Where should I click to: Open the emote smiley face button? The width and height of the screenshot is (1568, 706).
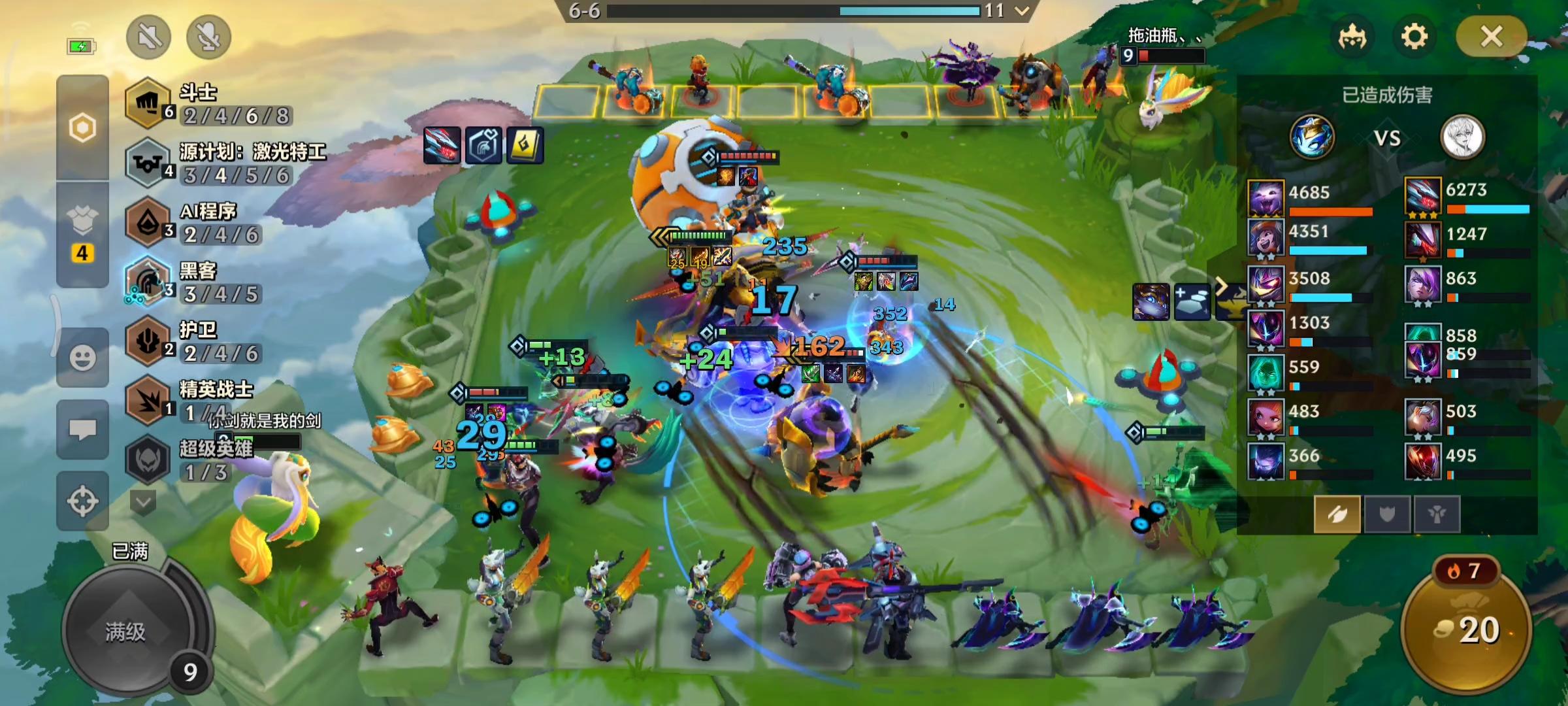tap(82, 358)
